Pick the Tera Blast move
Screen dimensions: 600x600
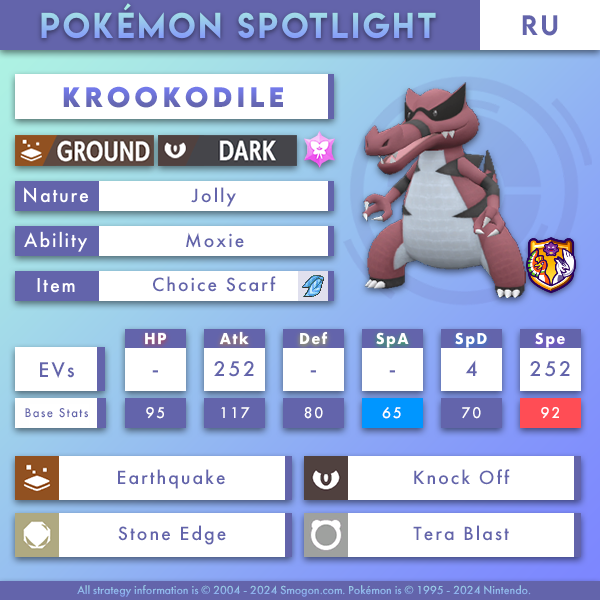click(460, 534)
